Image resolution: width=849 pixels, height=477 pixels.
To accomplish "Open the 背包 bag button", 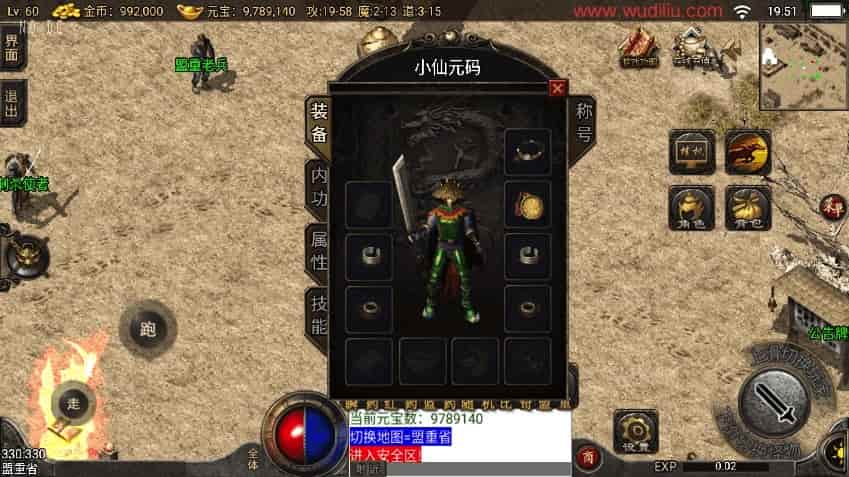I will (747, 207).
